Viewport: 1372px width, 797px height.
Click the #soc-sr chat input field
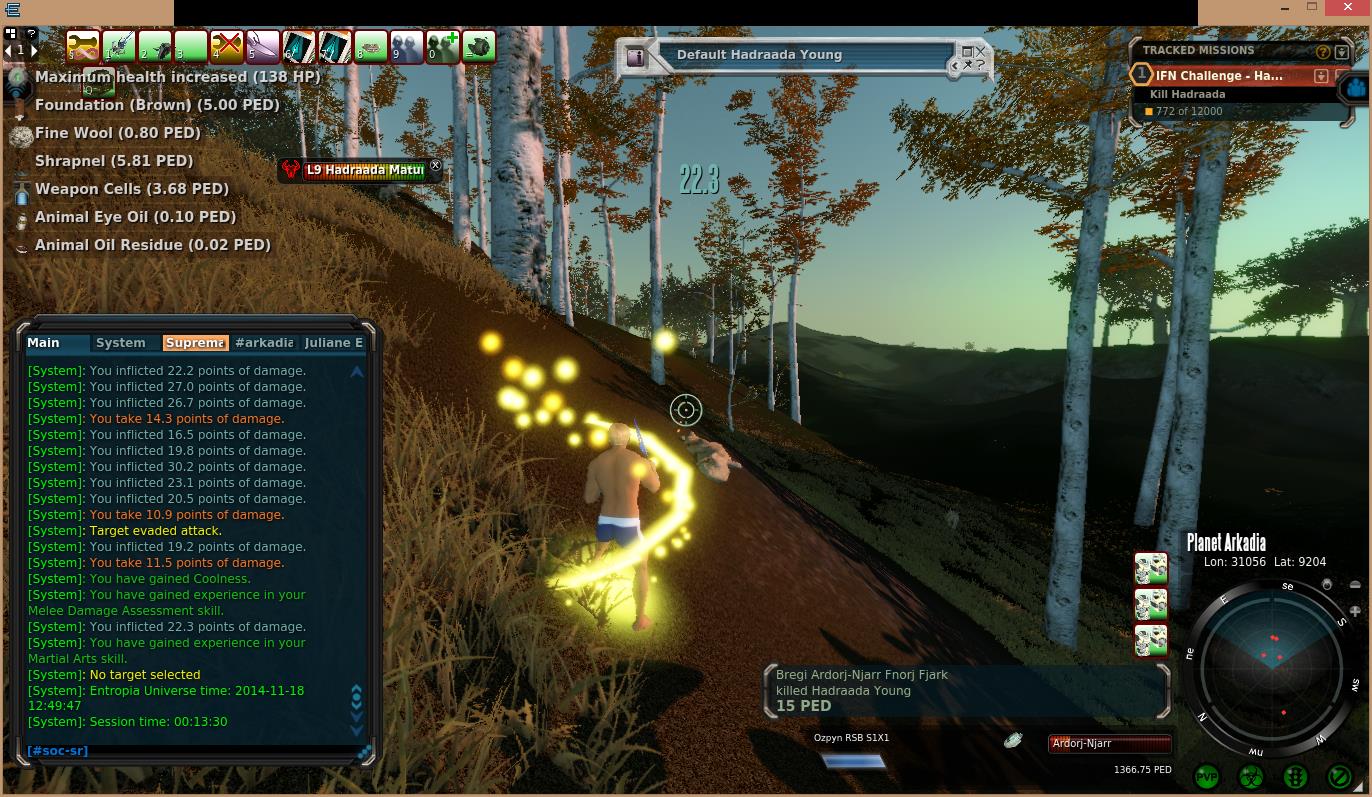[x=190, y=751]
